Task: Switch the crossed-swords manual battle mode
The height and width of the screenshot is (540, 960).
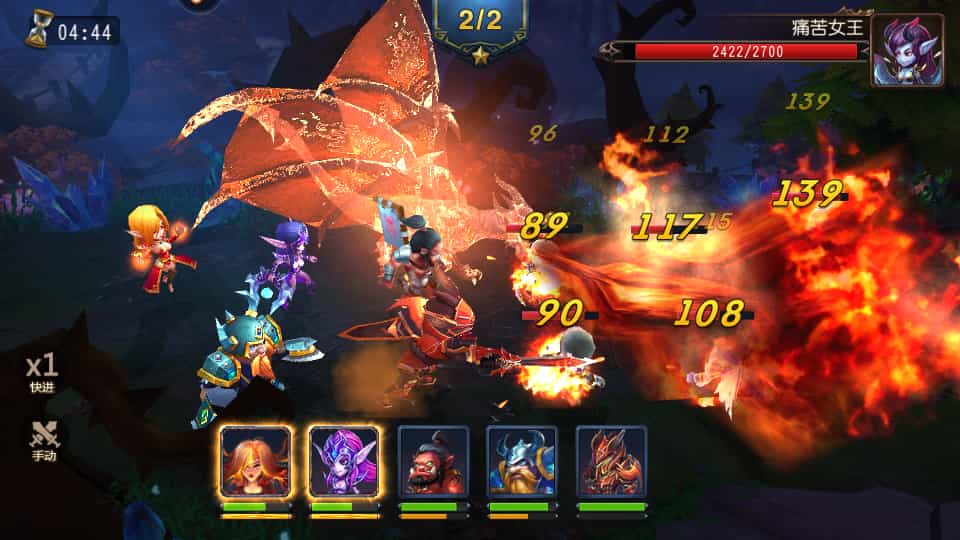Action: click(43, 440)
